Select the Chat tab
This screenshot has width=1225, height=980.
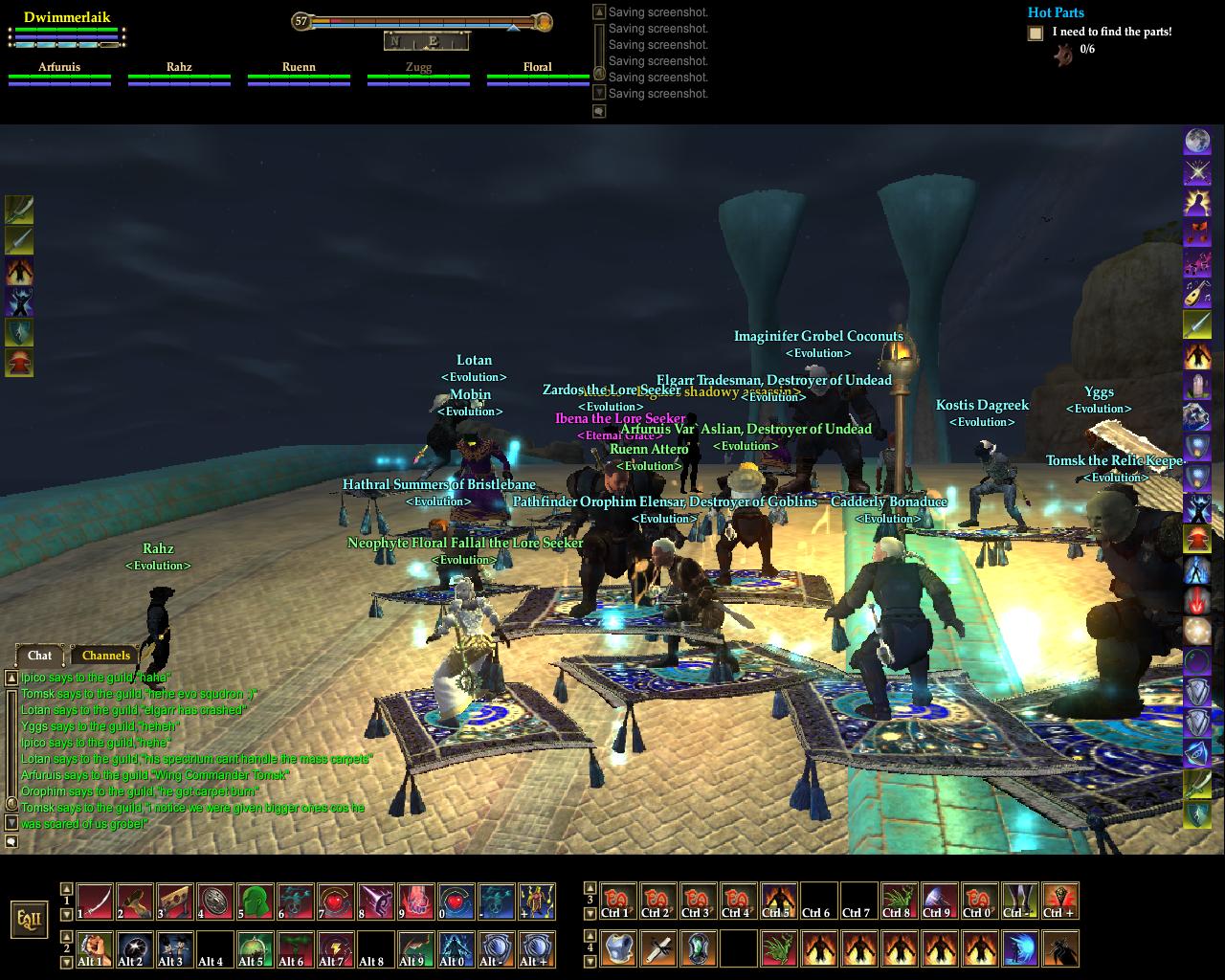pos(39,656)
